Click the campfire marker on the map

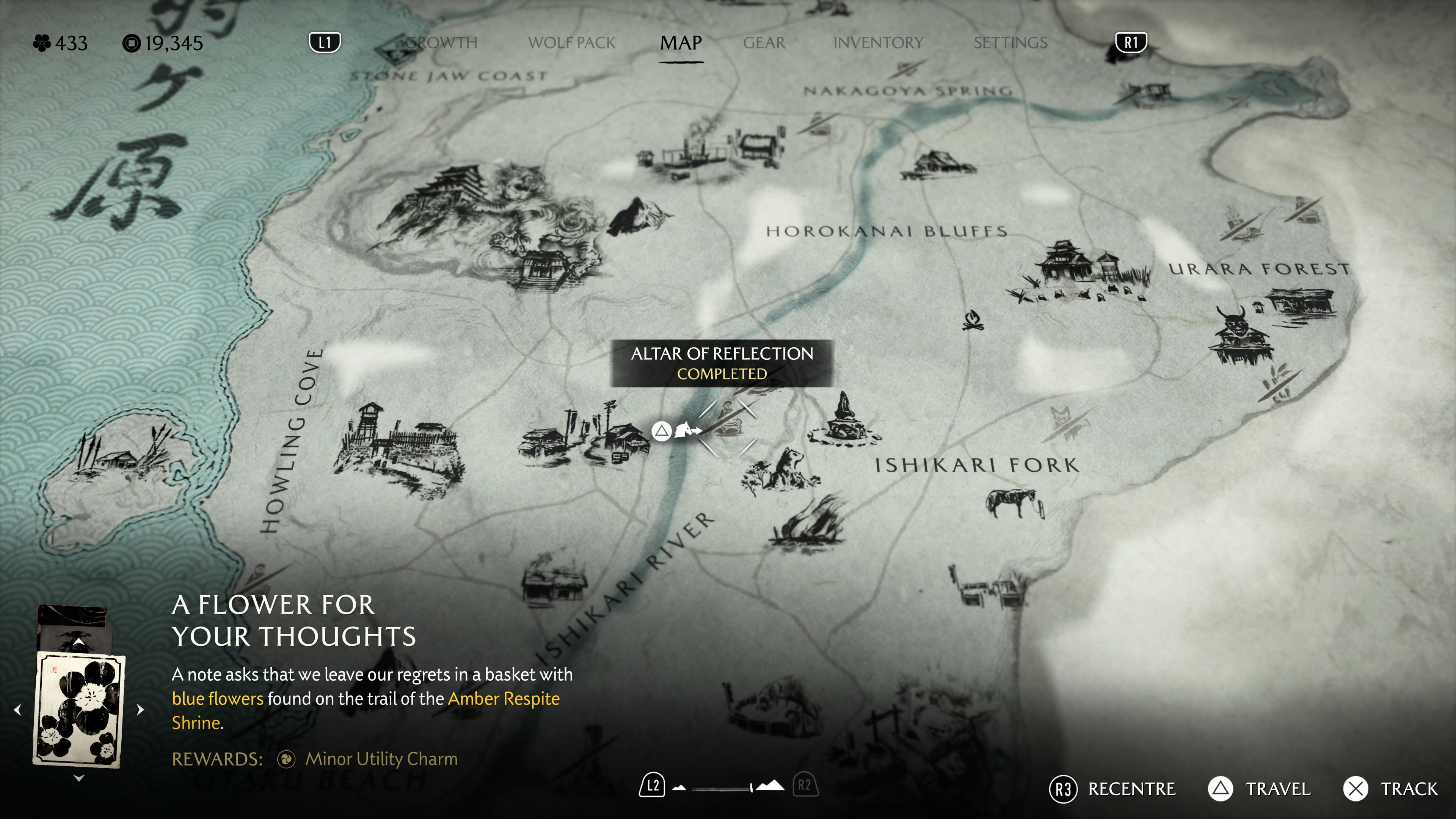coord(973,320)
